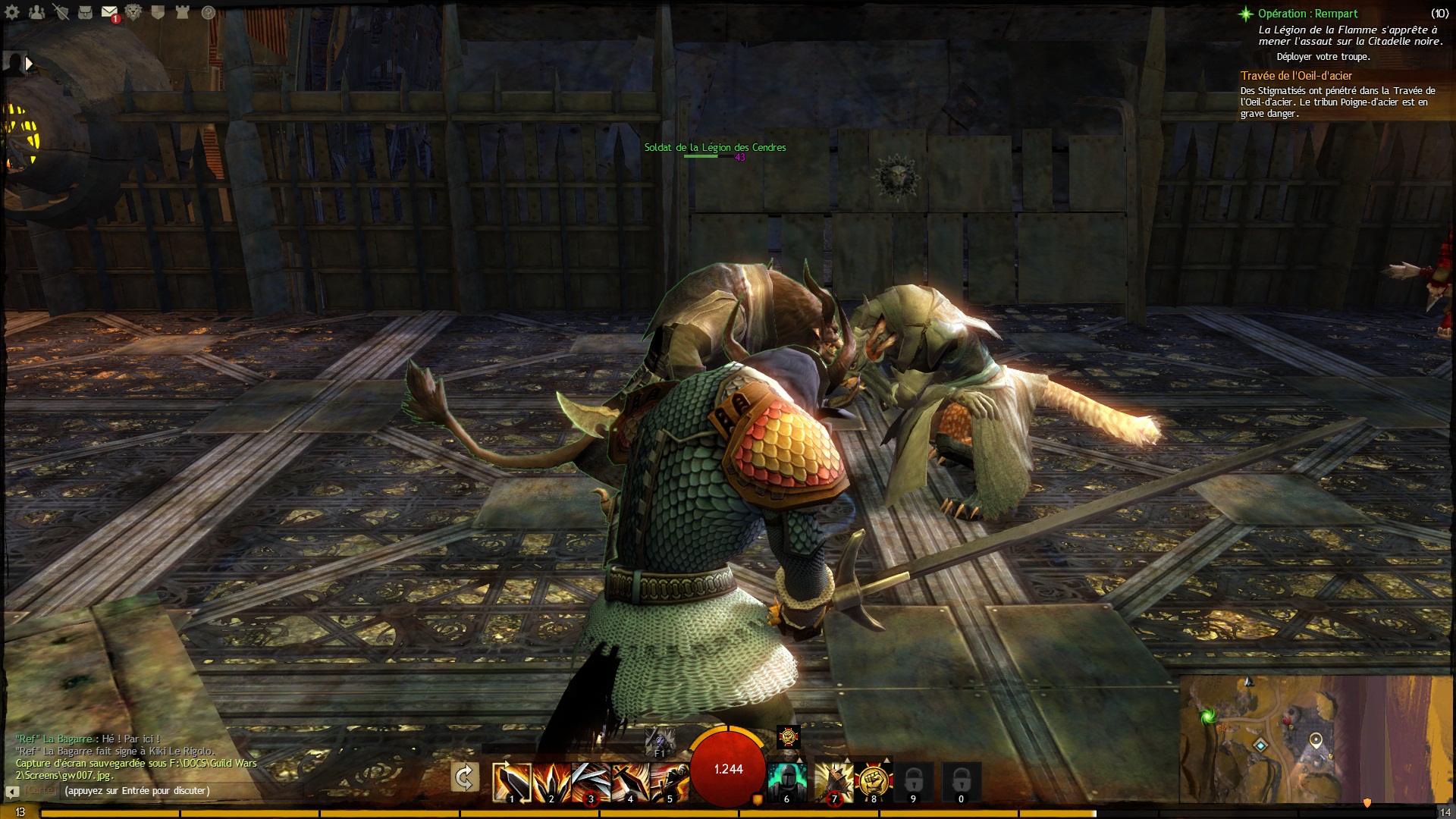Open the hero sword-and-shield panel

[61, 12]
